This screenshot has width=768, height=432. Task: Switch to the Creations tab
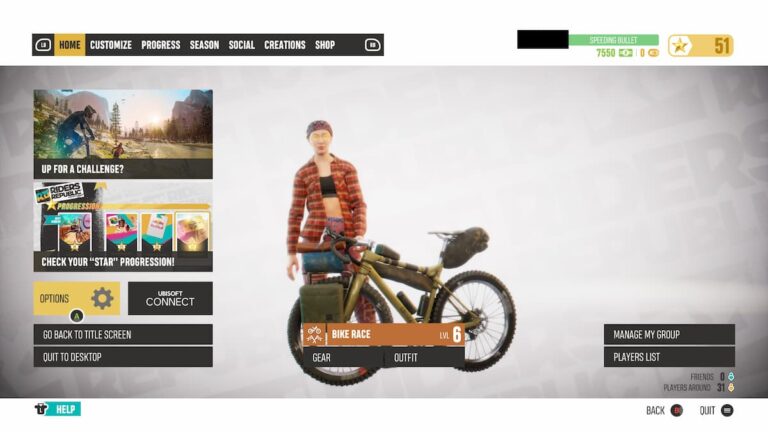tap(285, 45)
